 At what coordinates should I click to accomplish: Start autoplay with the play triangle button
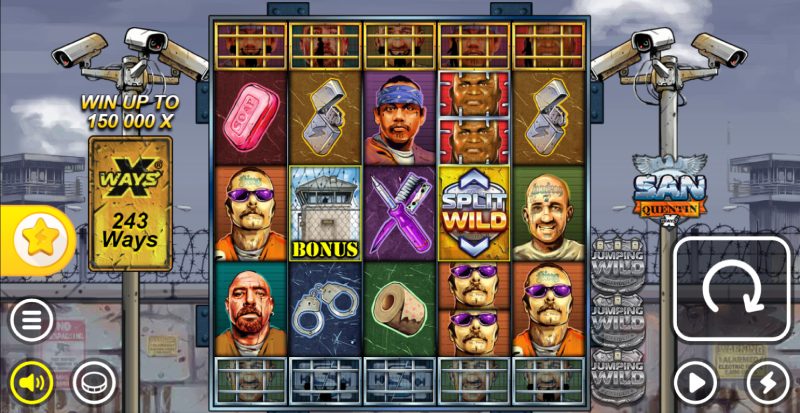pyautogui.click(x=696, y=381)
